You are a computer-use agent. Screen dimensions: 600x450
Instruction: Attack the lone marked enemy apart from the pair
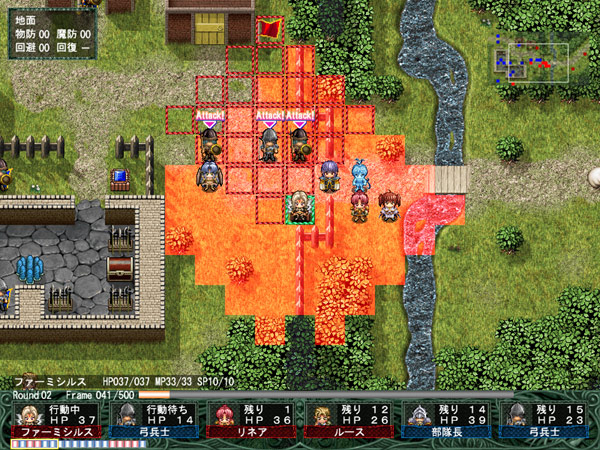tap(210, 146)
